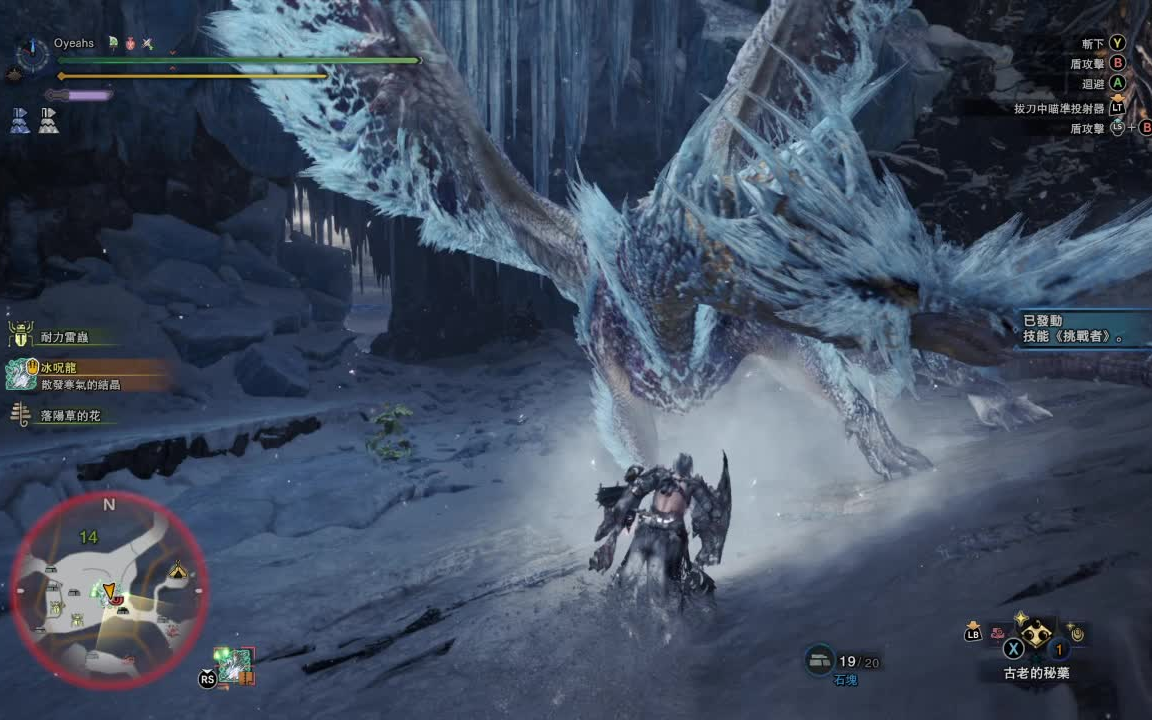Select the 耐力雷蟲 tracker entry
This screenshot has width=1152, height=720.
(x=66, y=338)
